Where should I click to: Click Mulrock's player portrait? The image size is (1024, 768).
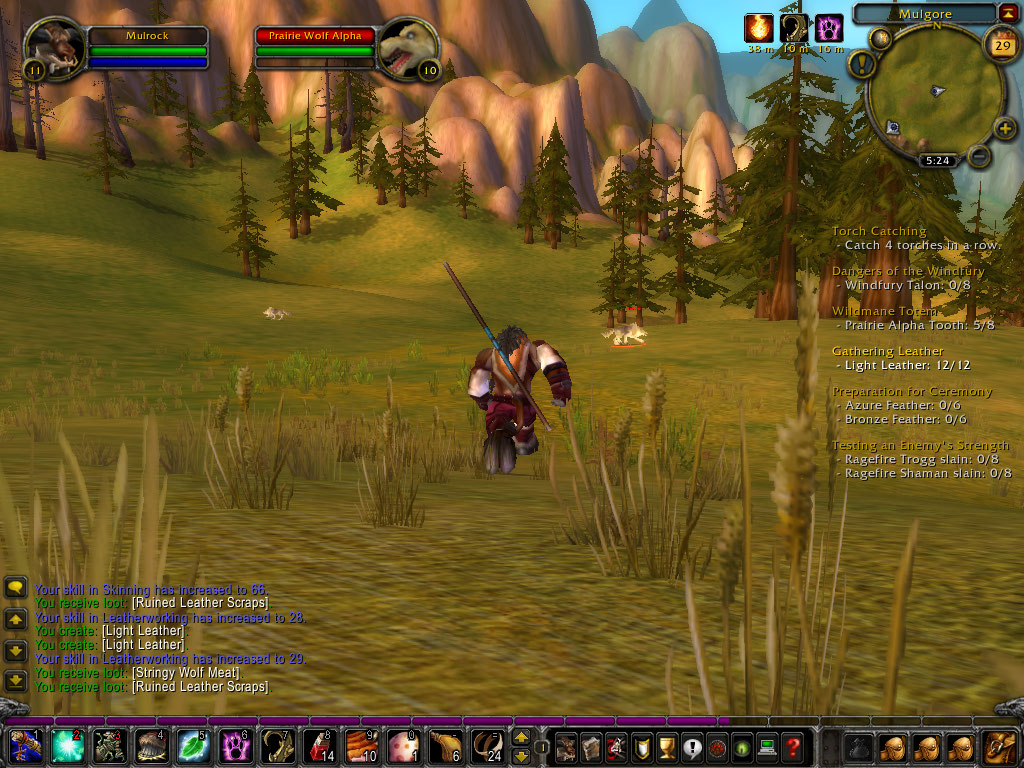[56, 46]
